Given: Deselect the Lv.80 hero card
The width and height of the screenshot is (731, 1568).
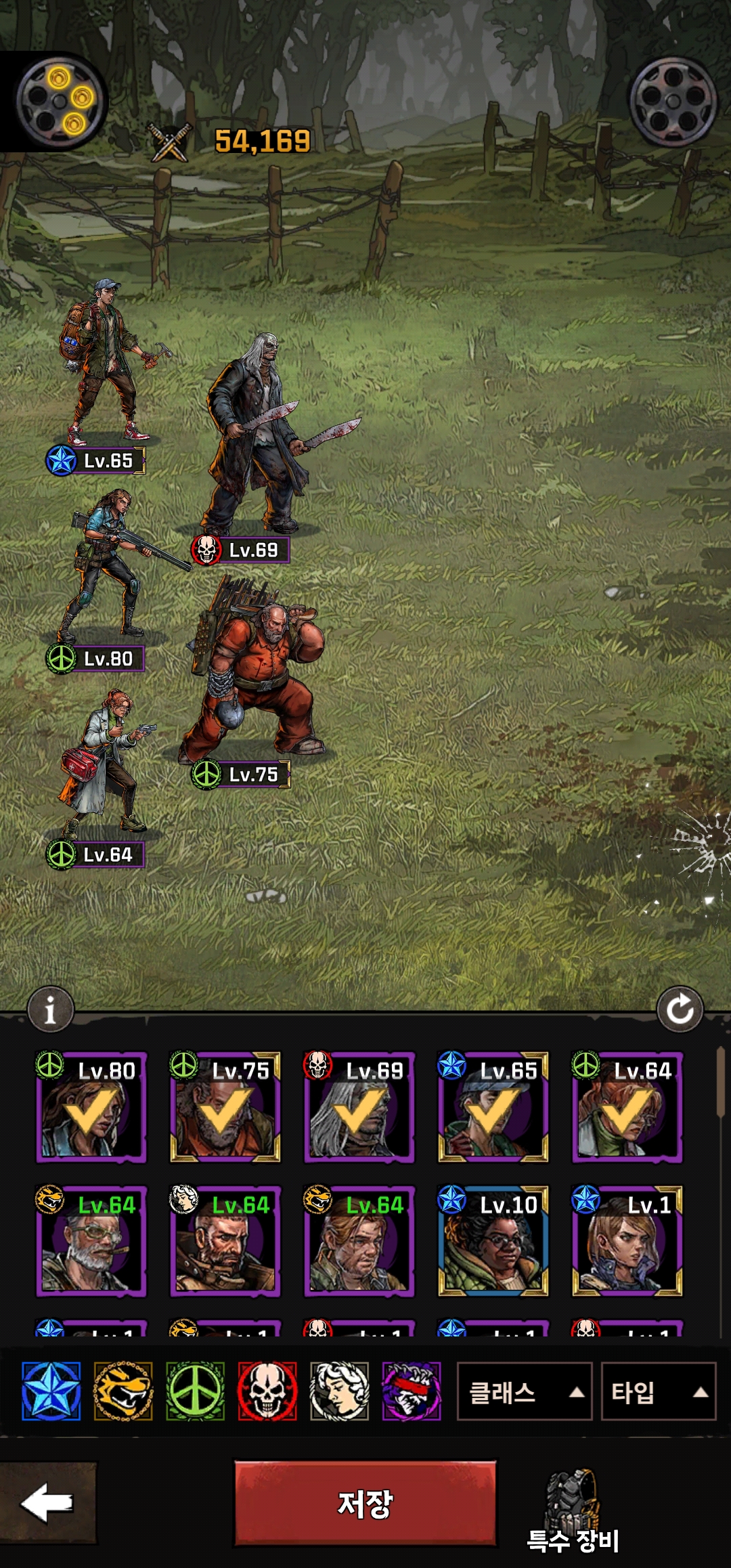Looking at the screenshot, I should (91, 1107).
